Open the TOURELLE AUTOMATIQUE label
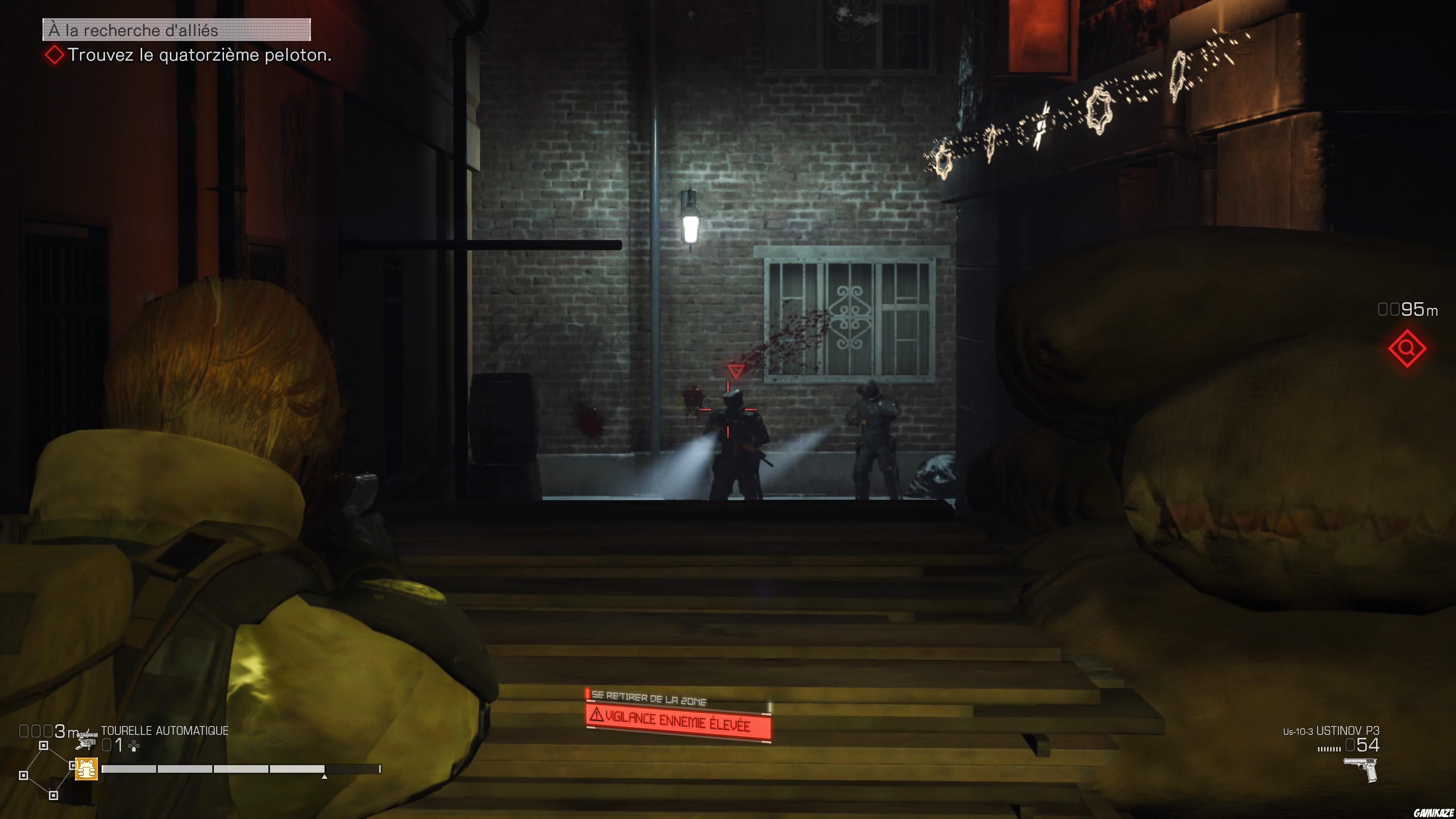Viewport: 1456px width, 819px height. (165, 730)
